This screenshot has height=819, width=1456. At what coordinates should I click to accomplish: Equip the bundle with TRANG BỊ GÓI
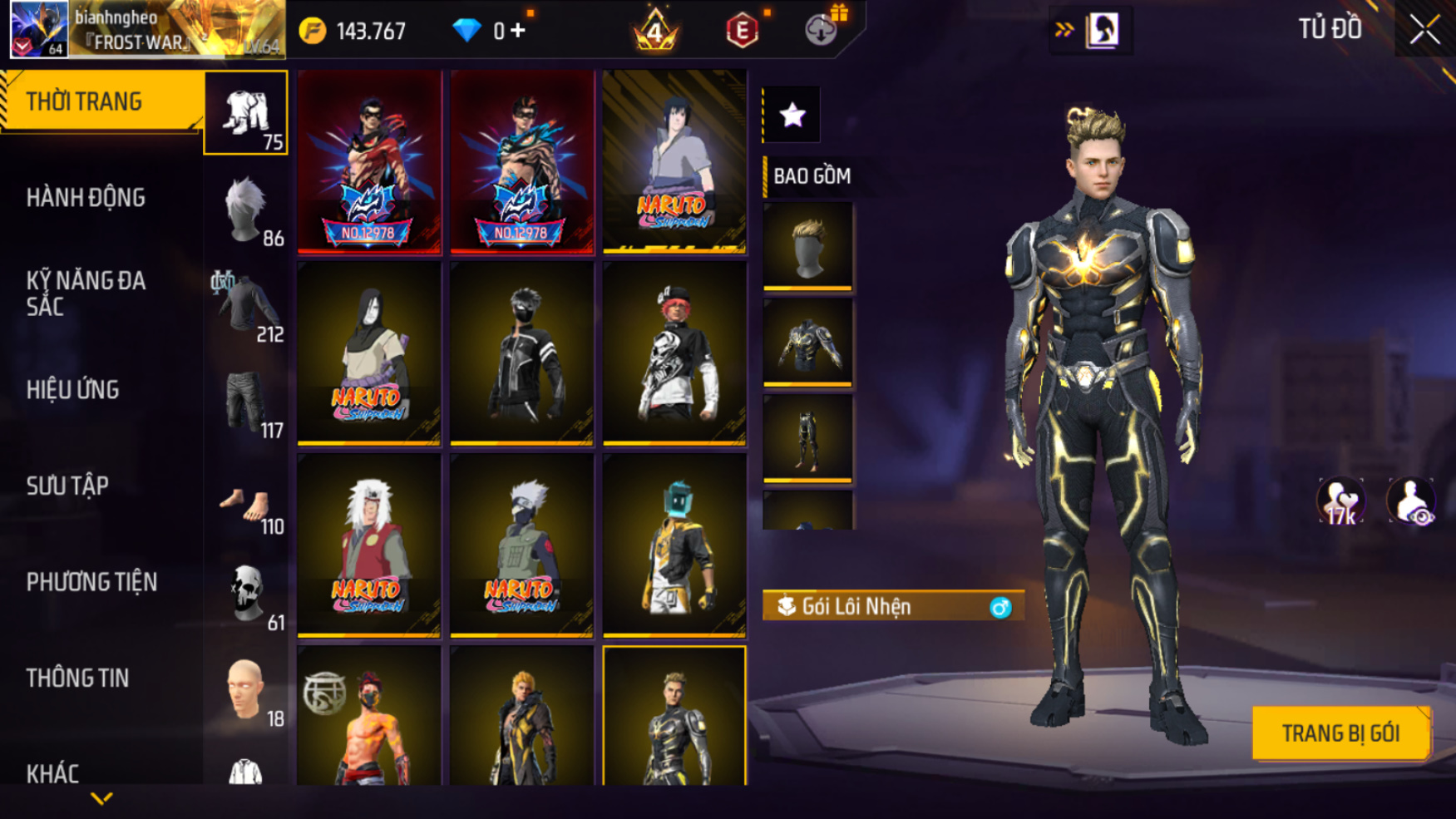point(1340,733)
